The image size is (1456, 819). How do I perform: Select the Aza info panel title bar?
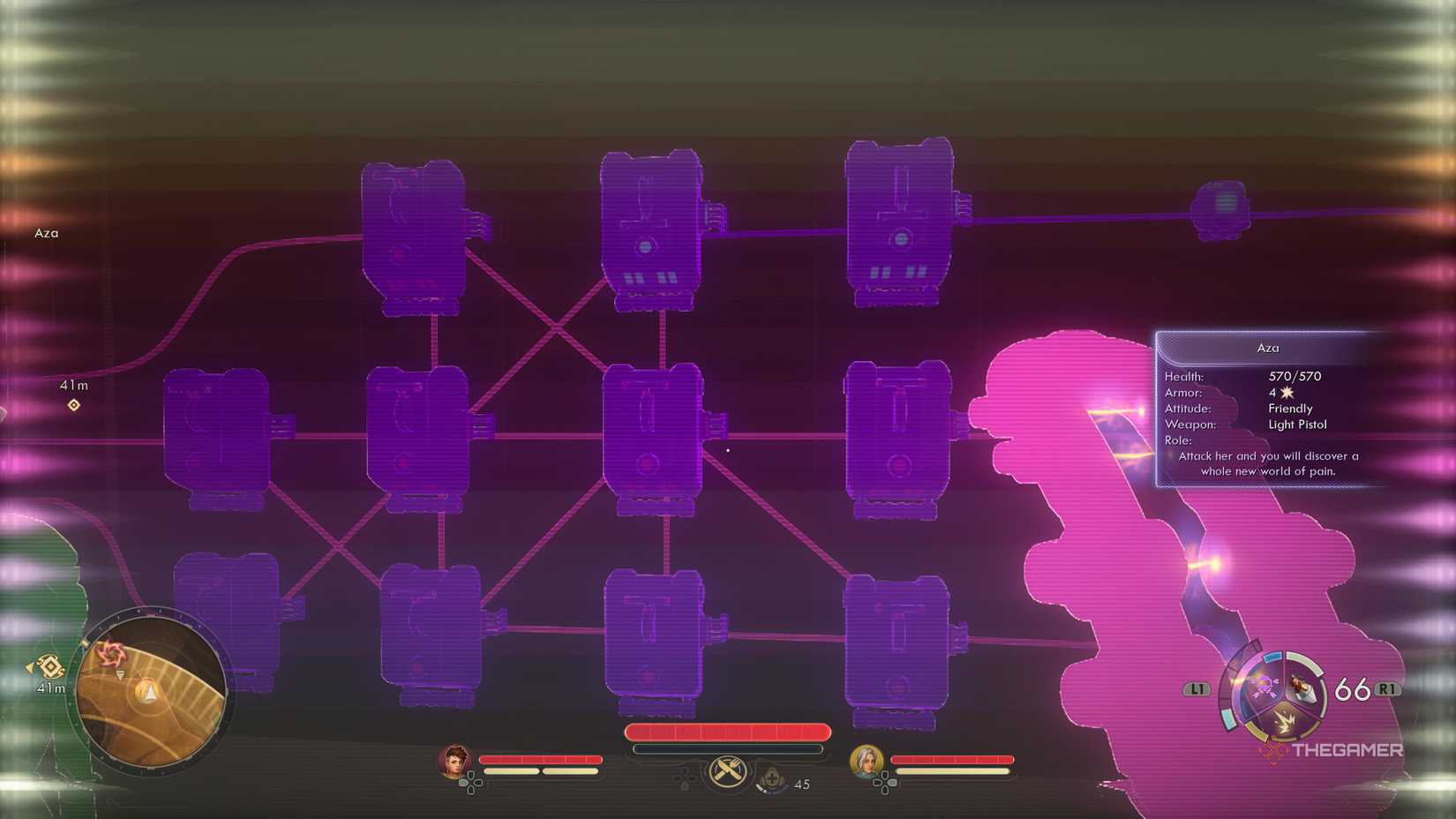[1268, 348]
